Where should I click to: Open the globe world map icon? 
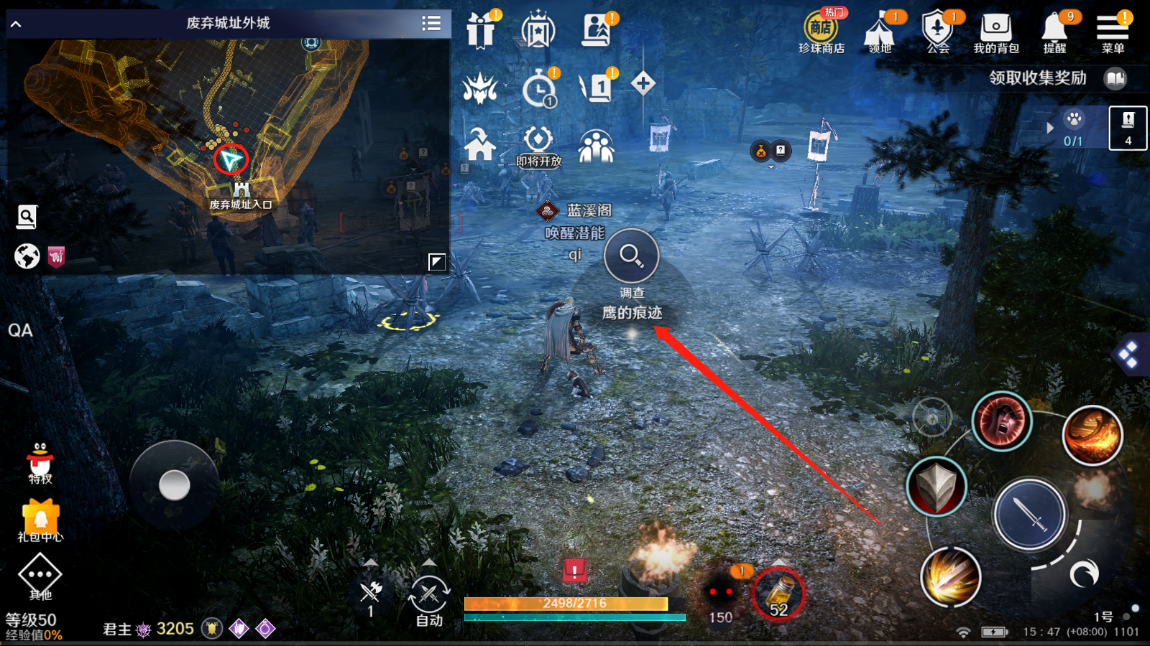click(x=27, y=257)
